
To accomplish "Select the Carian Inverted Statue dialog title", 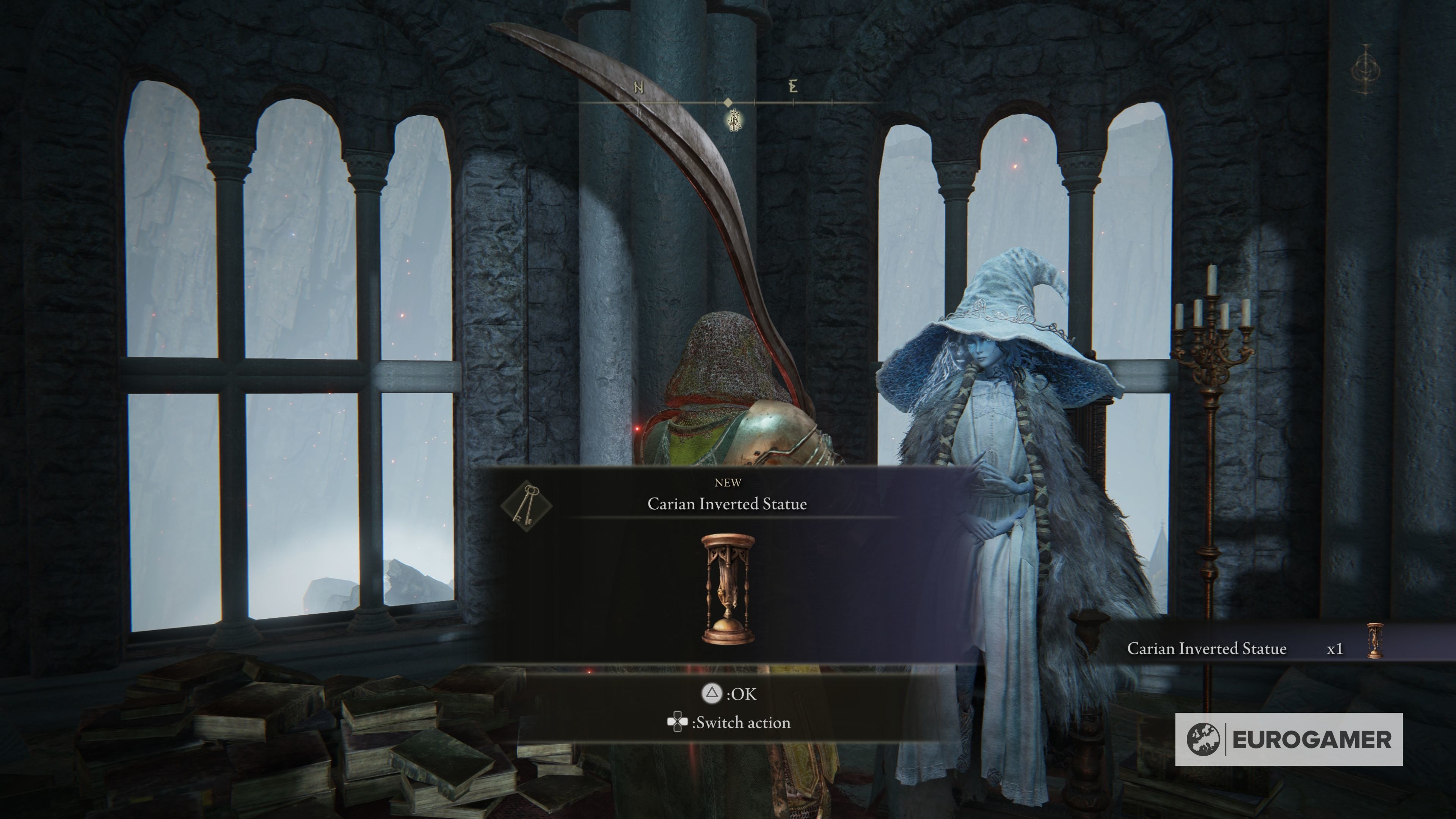I will [x=728, y=505].
